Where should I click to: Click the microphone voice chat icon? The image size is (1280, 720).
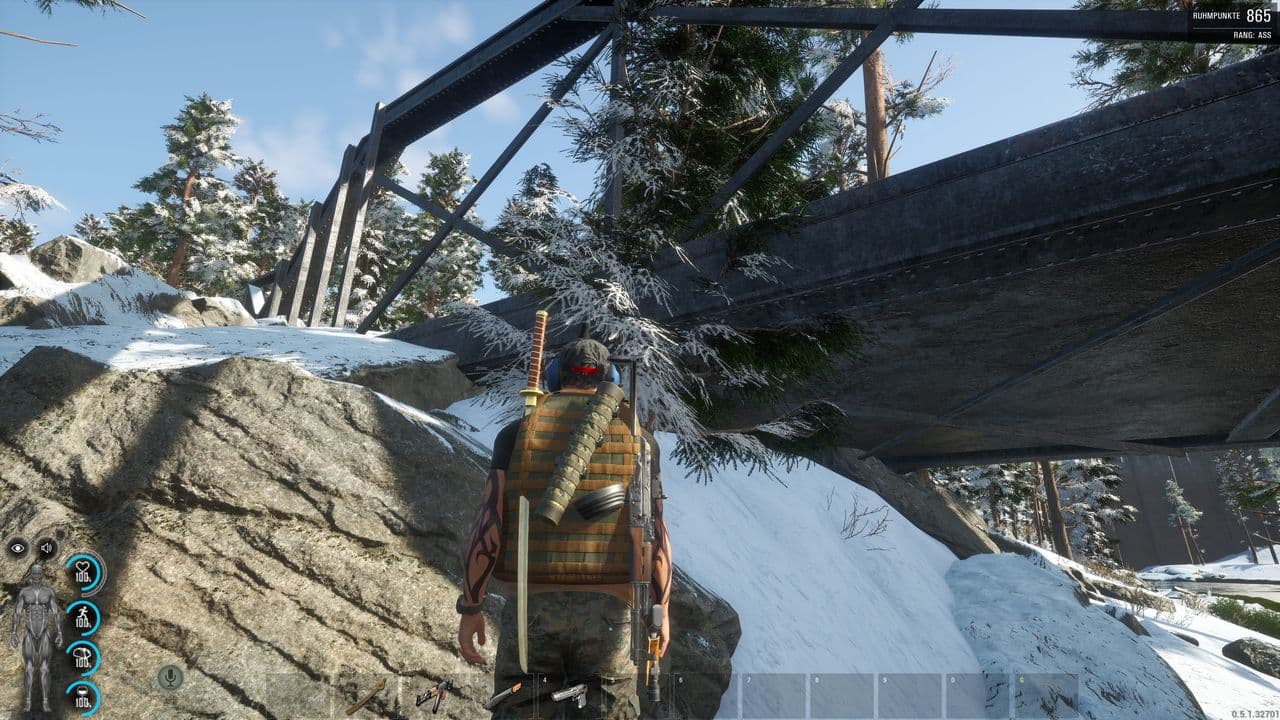coord(170,677)
